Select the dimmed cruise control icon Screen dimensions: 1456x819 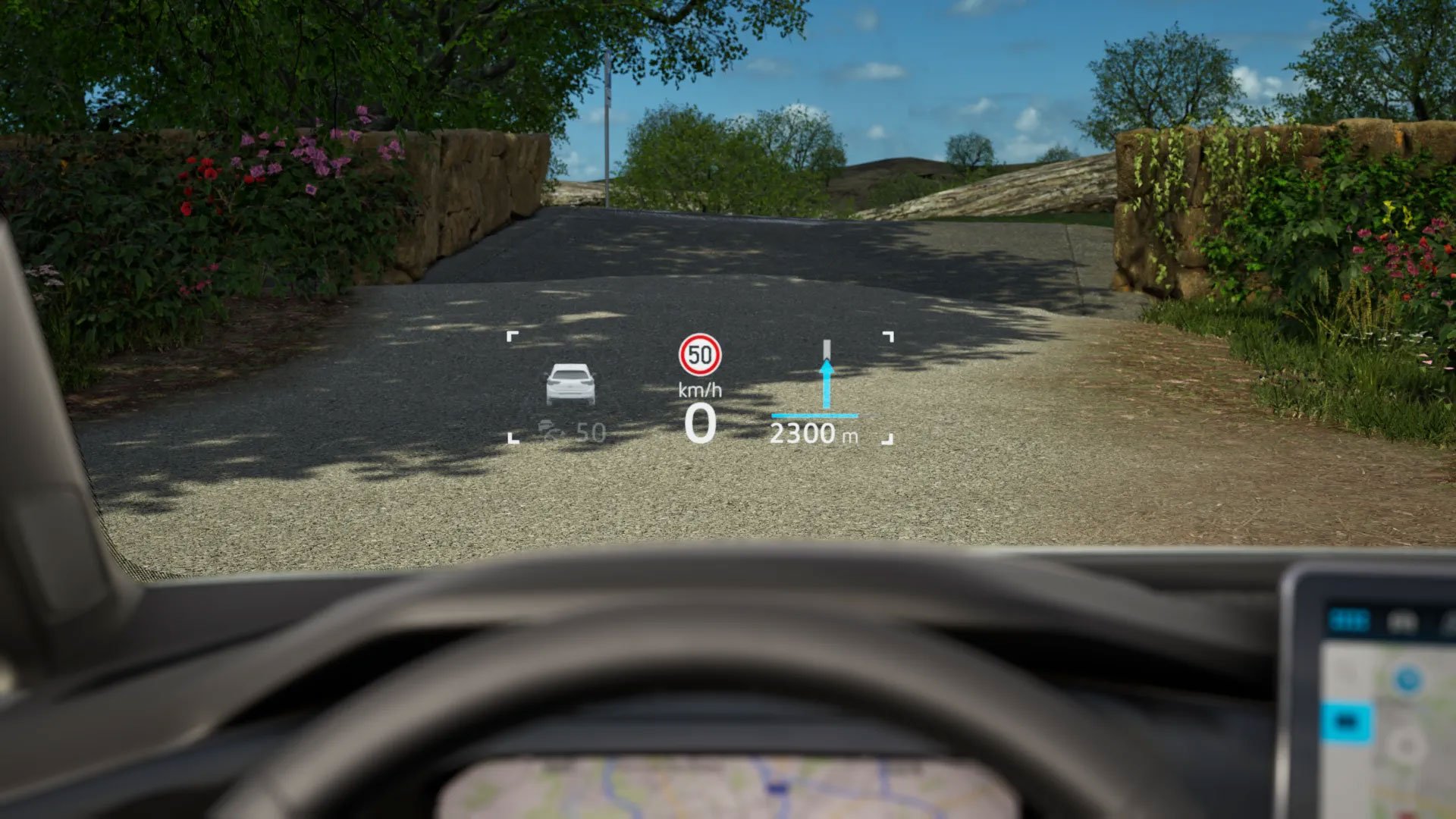coord(552,430)
